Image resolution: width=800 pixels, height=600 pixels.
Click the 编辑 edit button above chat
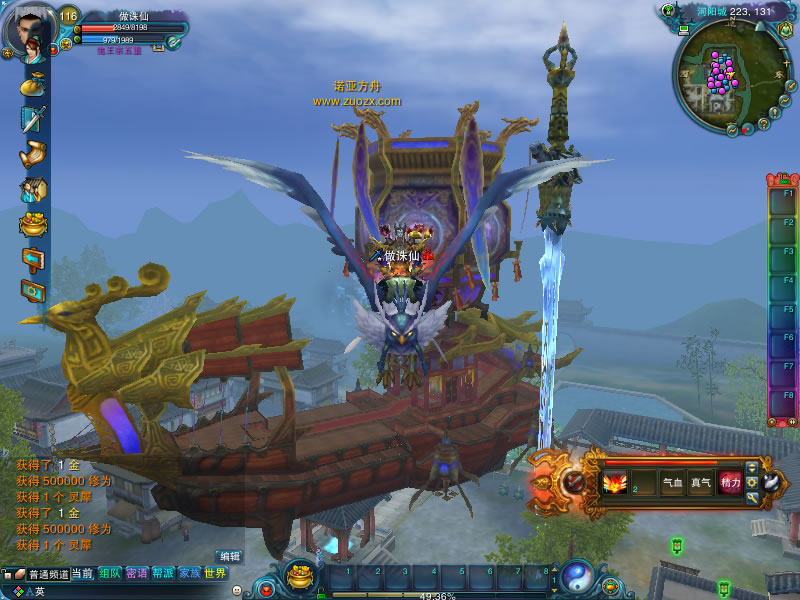click(230, 556)
